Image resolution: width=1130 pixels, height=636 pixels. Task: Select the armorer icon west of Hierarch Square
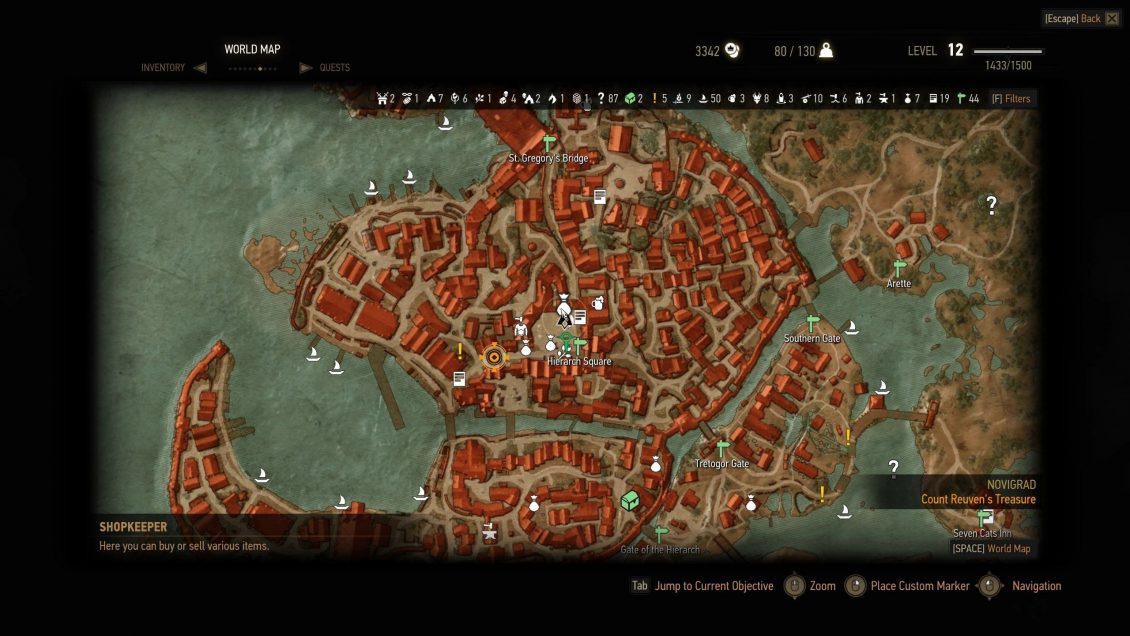[520, 327]
